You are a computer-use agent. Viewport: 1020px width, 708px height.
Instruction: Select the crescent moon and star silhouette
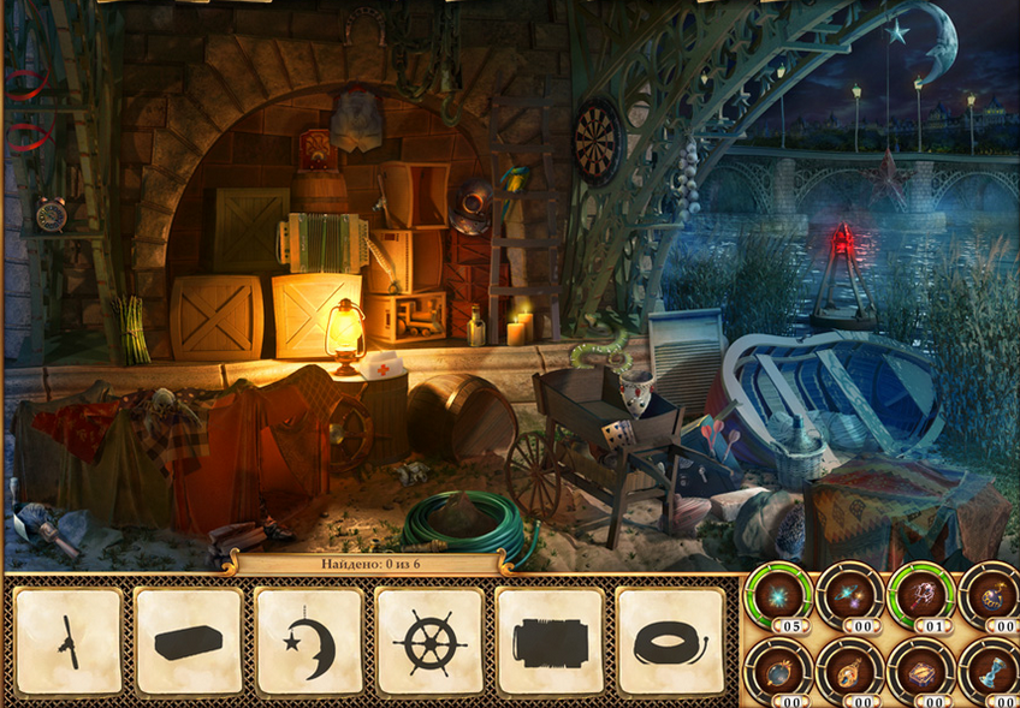point(309,641)
